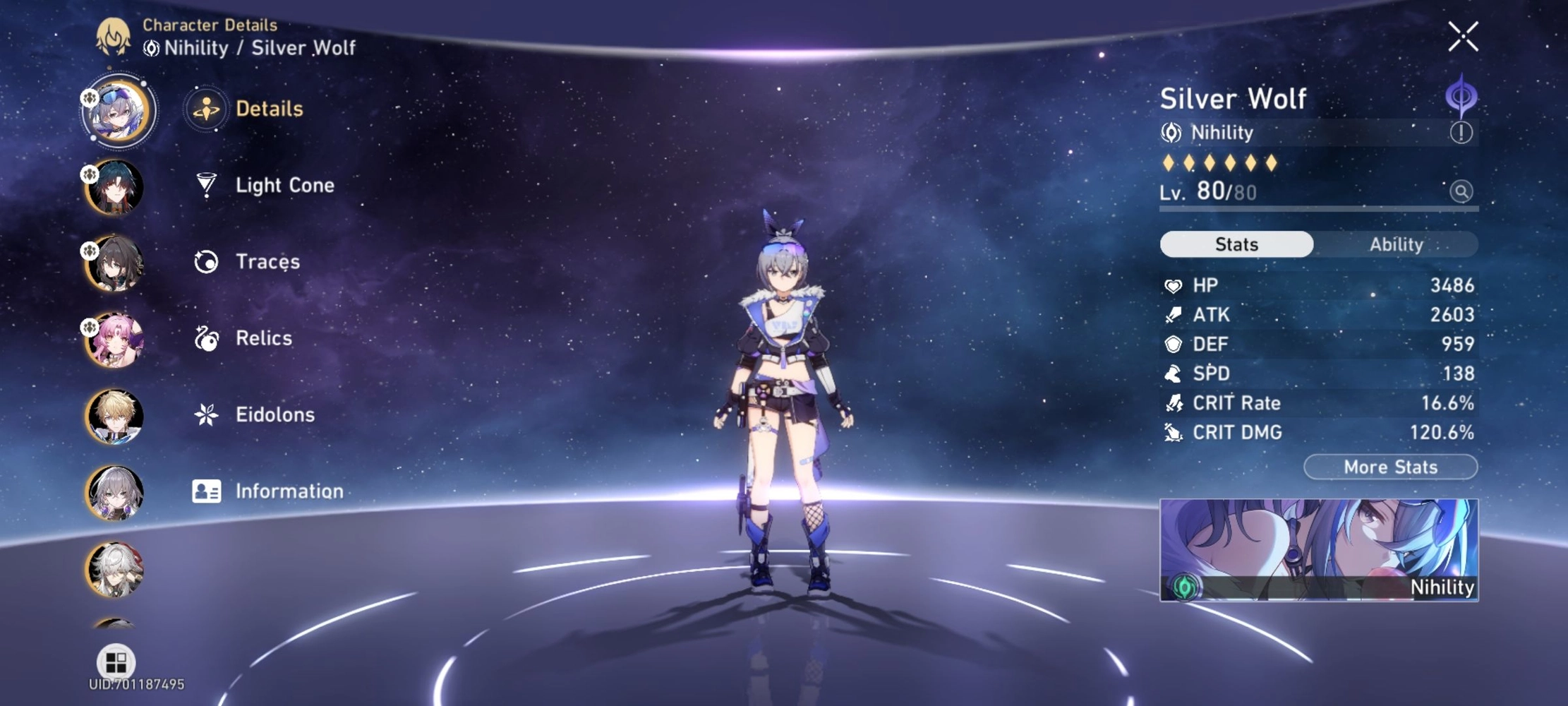Select the Stats tab
Image resolution: width=1568 pixels, height=706 pixels.
coord(1236,244)
